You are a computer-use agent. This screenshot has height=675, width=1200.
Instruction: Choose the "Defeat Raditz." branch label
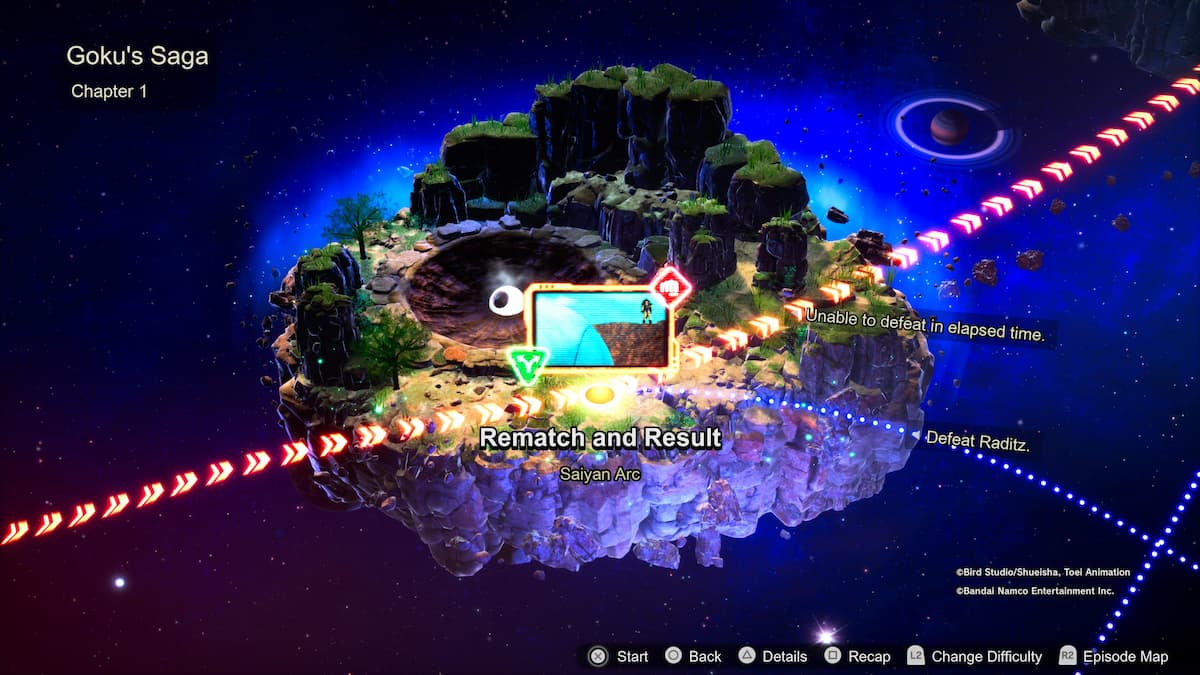(x=975, y=439)
